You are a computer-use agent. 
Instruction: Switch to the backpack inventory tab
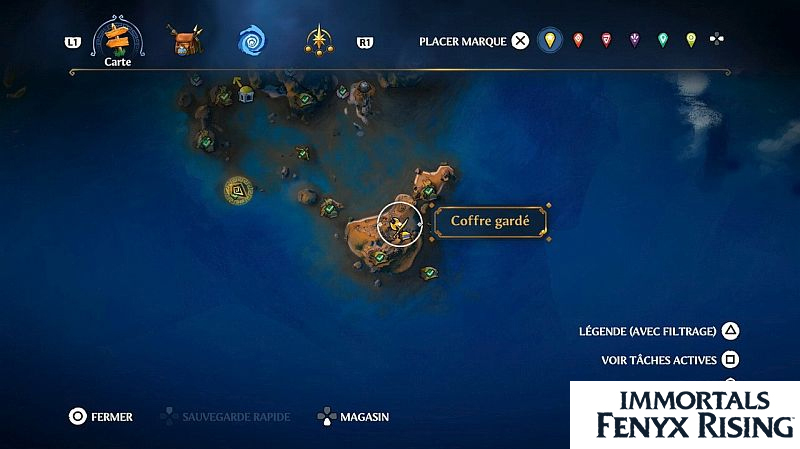pyautogui.click(x=185, y=42)
